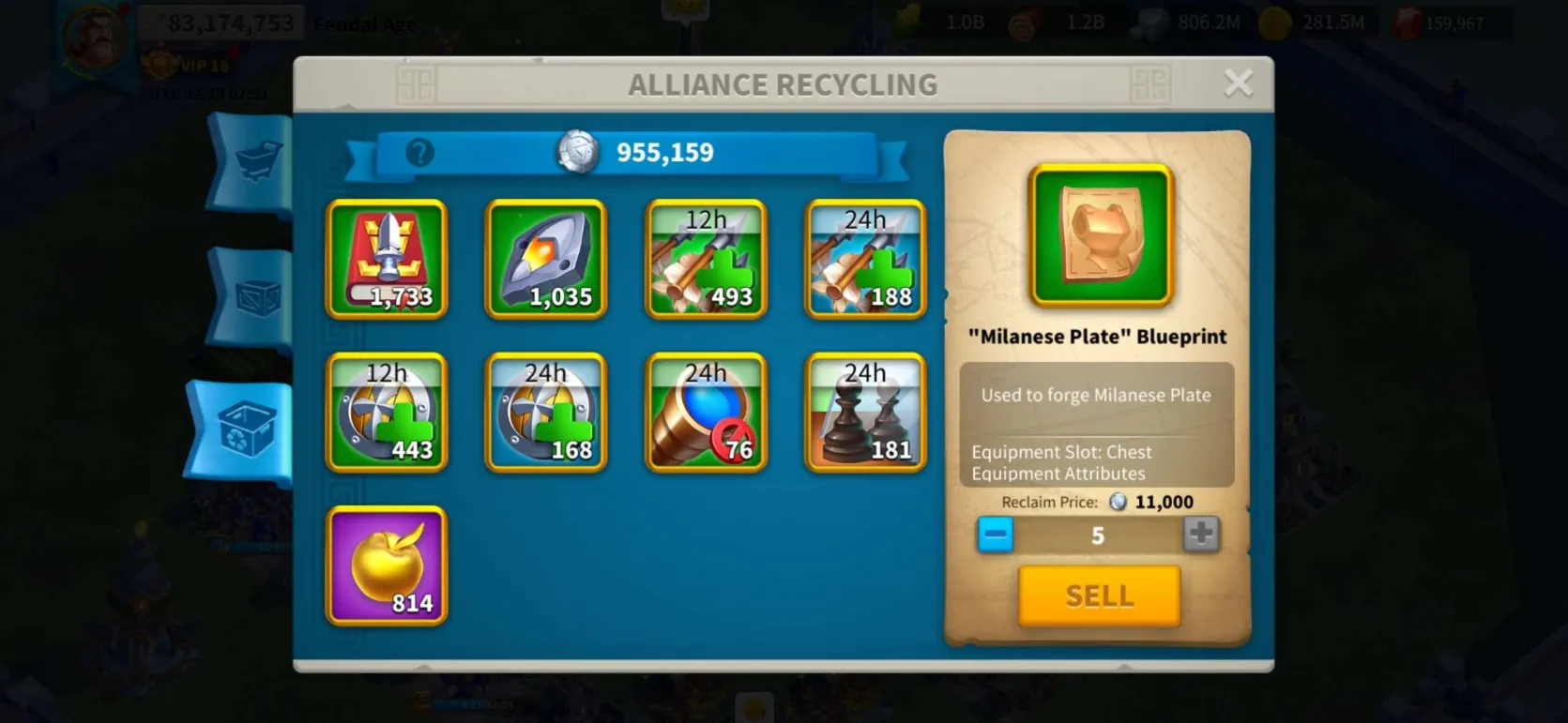Increase sell quantity with plus button
This screenshot has width=1568, height=723.
[1200, 535]
